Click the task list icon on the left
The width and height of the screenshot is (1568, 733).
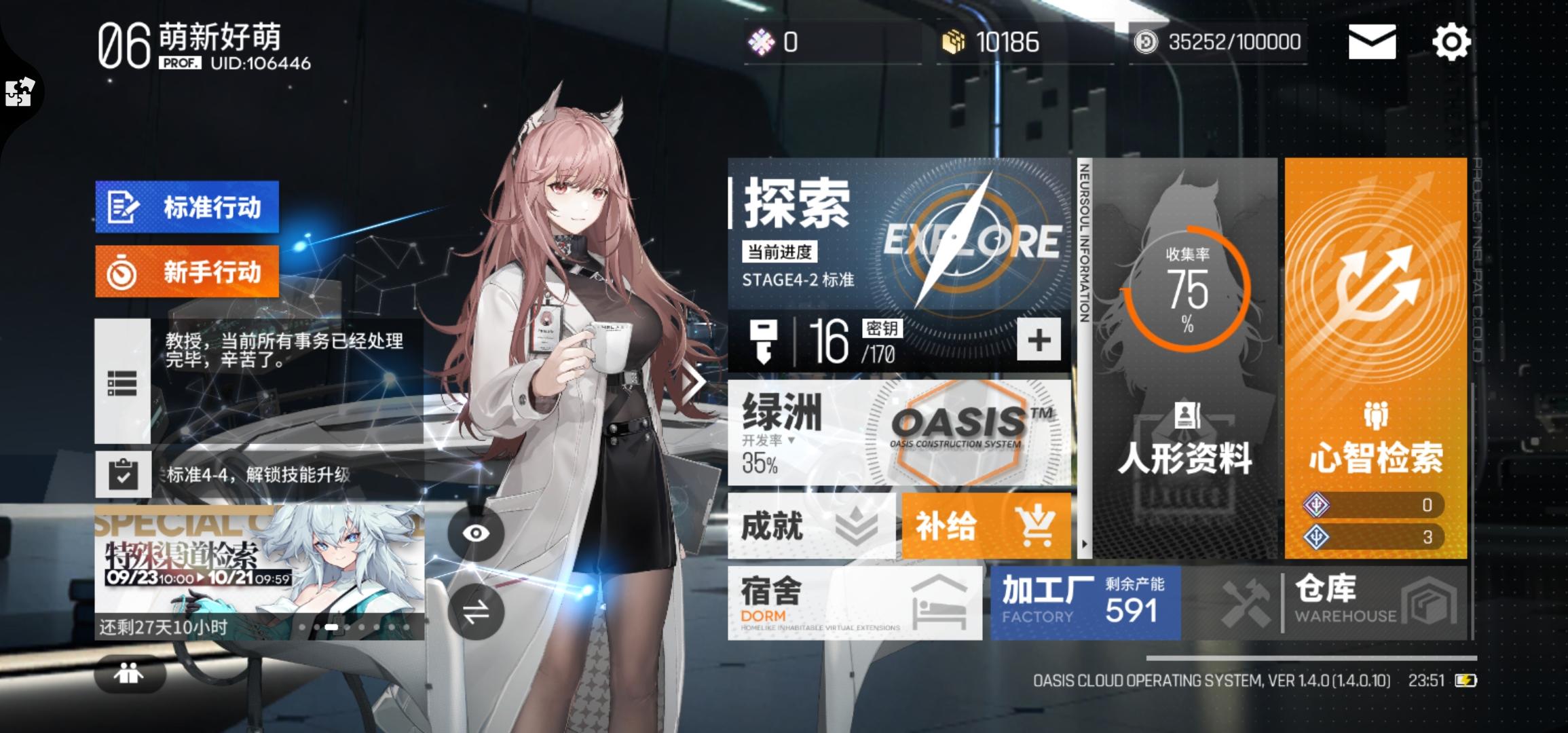point(121,383)
